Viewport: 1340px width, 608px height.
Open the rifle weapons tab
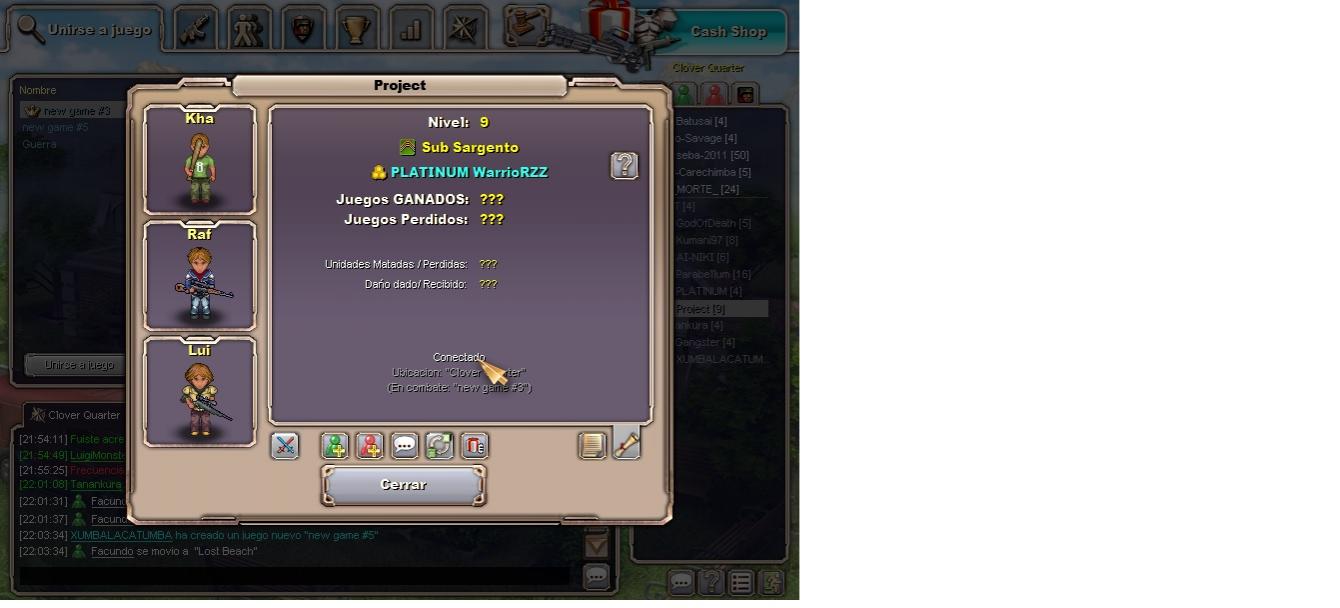[196, 29]
